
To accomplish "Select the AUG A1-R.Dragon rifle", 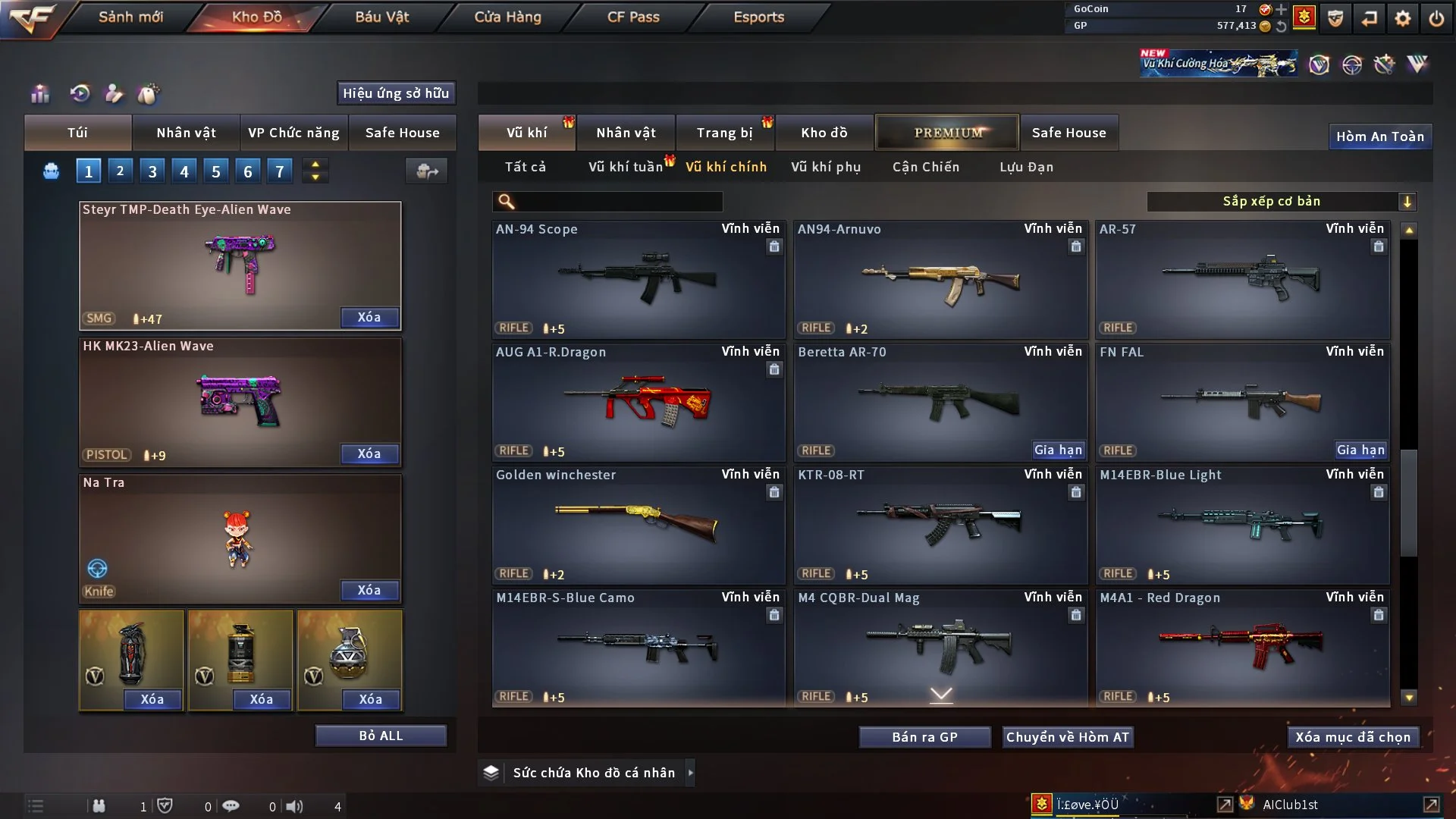I will coord(638,402).
